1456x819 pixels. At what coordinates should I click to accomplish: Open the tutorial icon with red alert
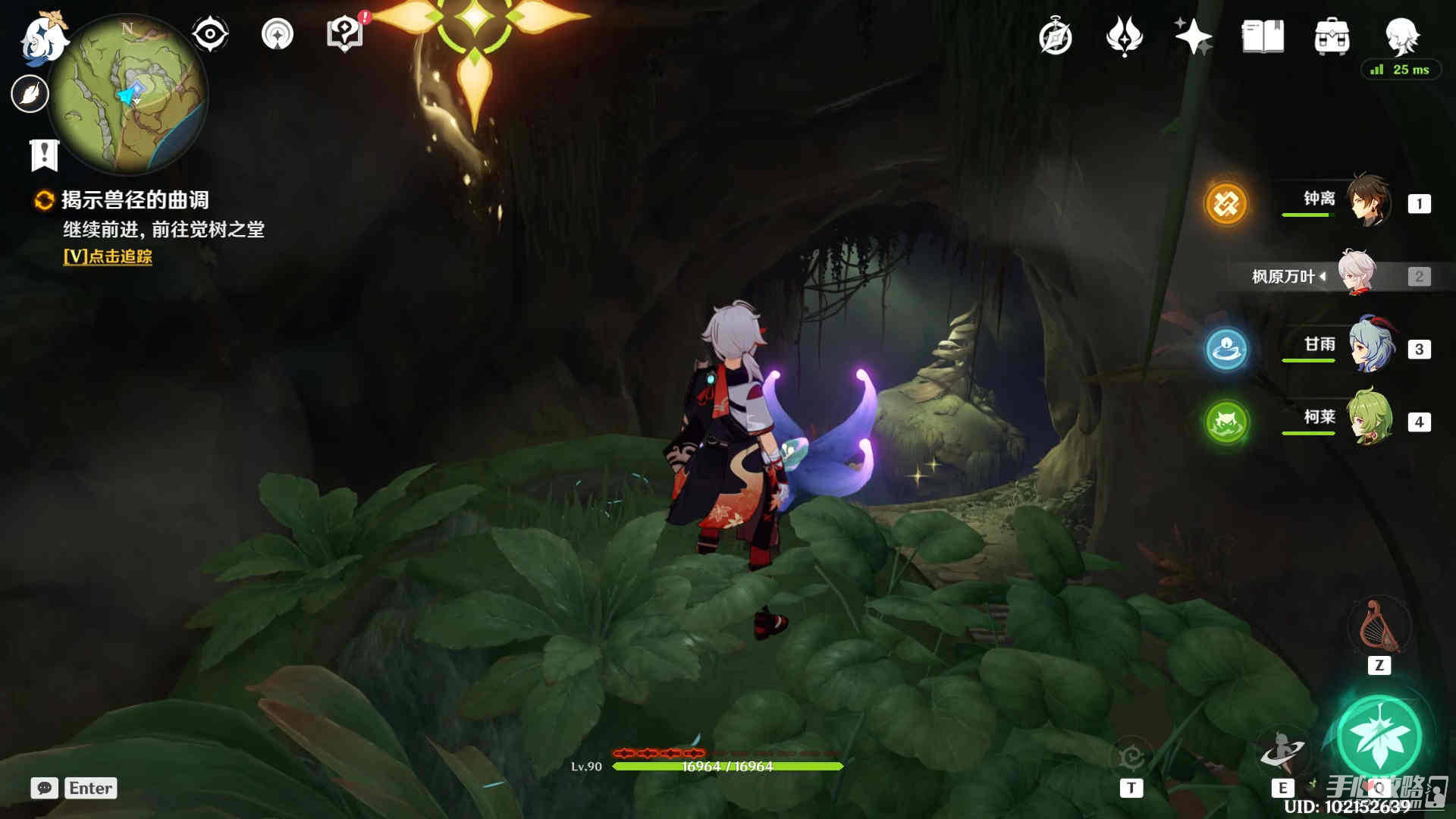345,34
